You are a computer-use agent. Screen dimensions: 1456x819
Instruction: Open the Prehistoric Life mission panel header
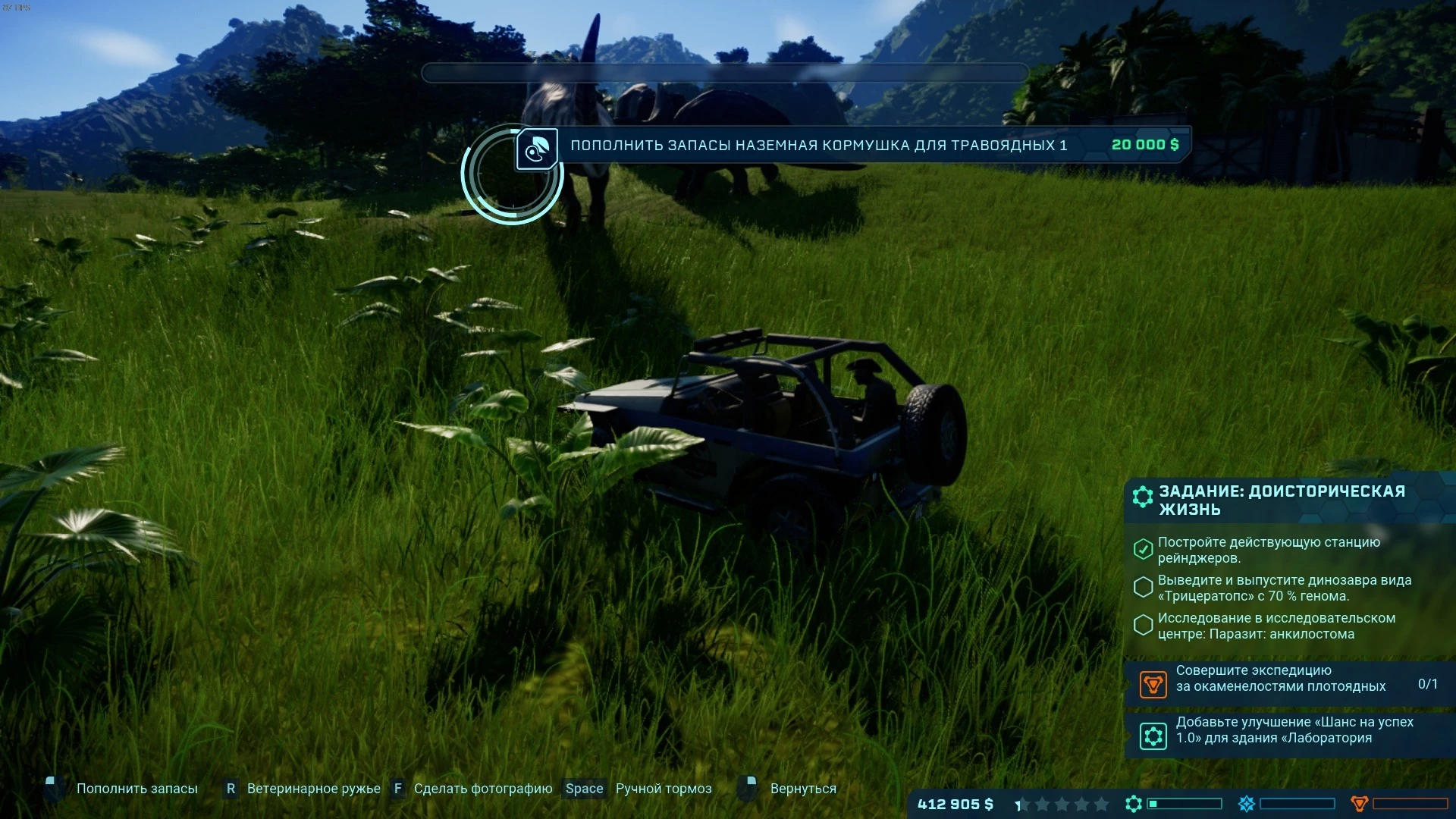pos(1282,500)
